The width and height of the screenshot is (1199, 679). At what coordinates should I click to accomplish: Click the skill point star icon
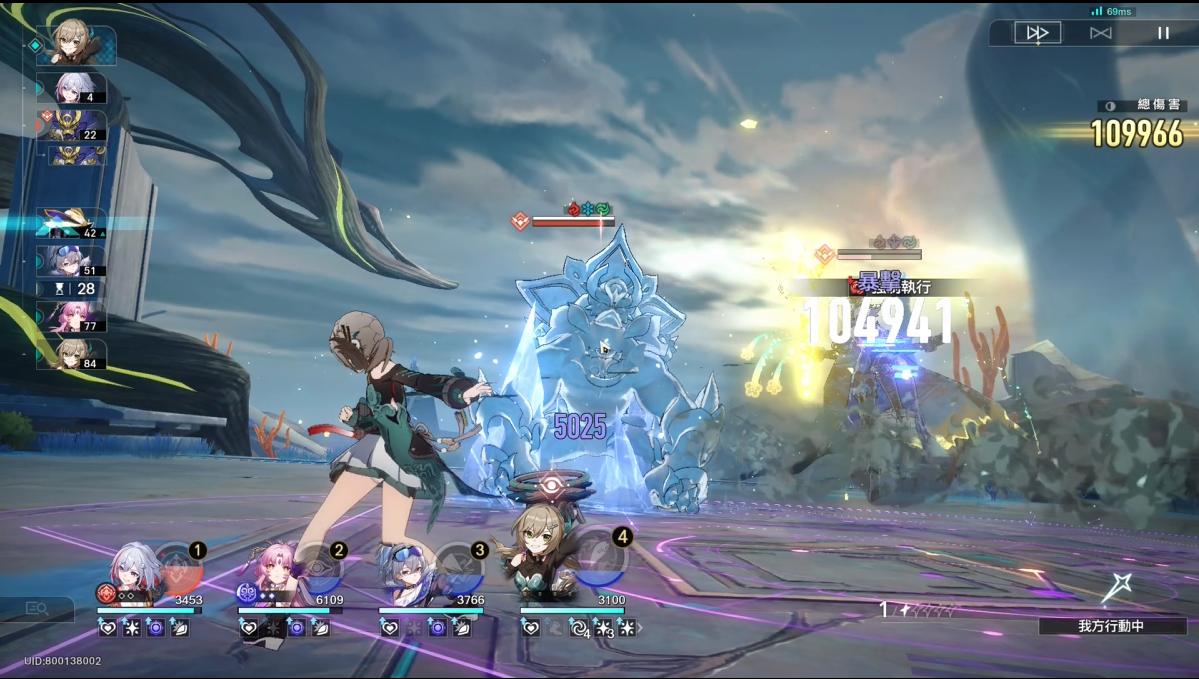click(1116, 588)
